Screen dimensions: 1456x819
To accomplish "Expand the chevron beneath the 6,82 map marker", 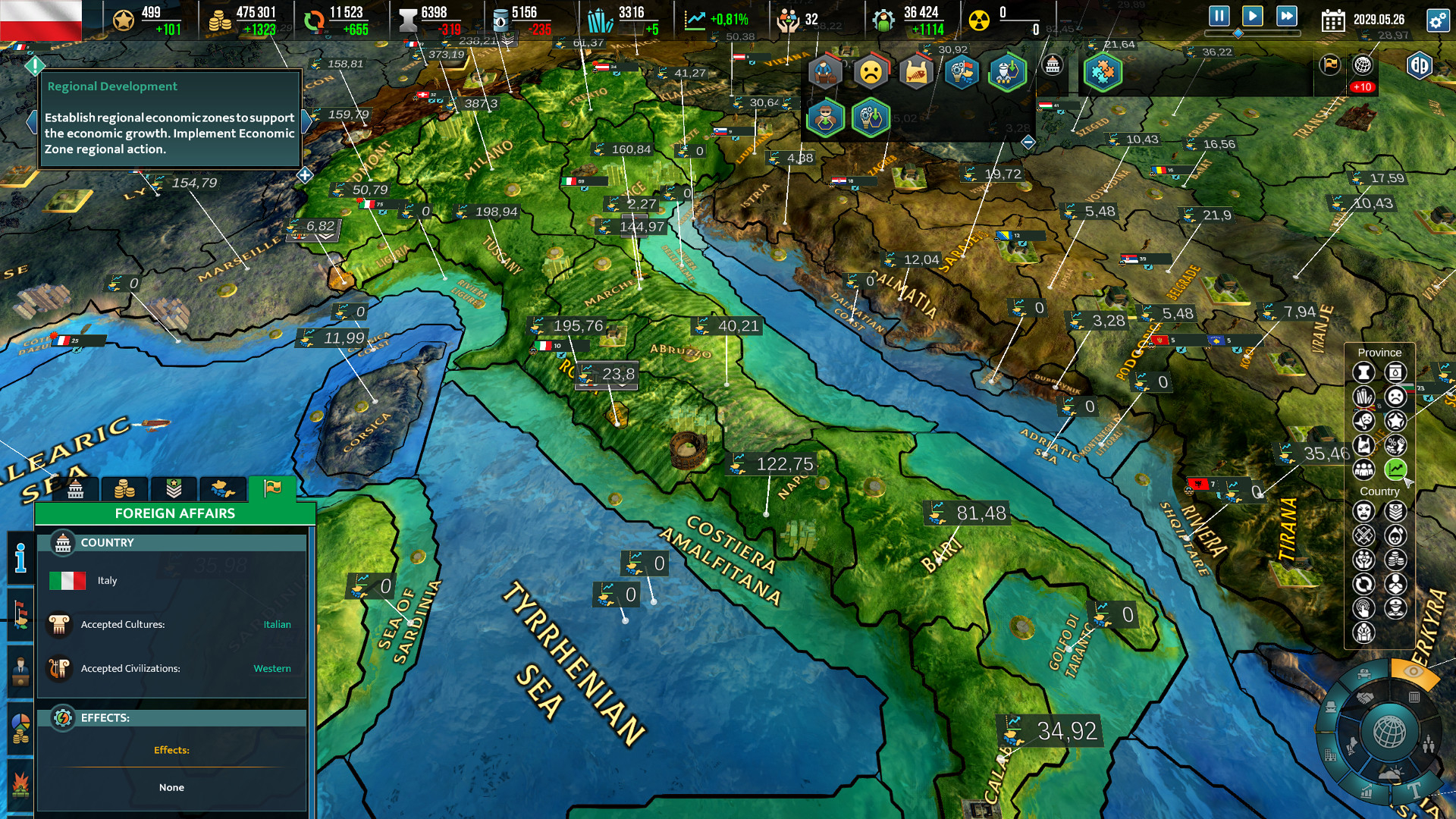I will [325, 236].
